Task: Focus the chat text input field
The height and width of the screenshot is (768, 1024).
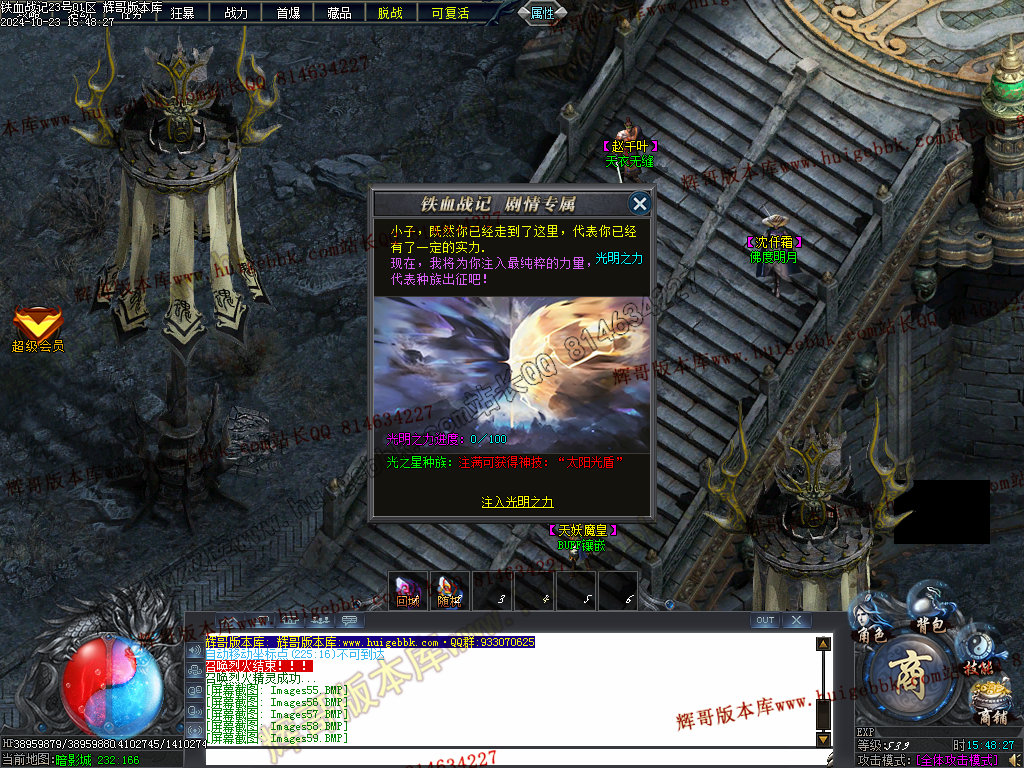Action: (510, 756)
